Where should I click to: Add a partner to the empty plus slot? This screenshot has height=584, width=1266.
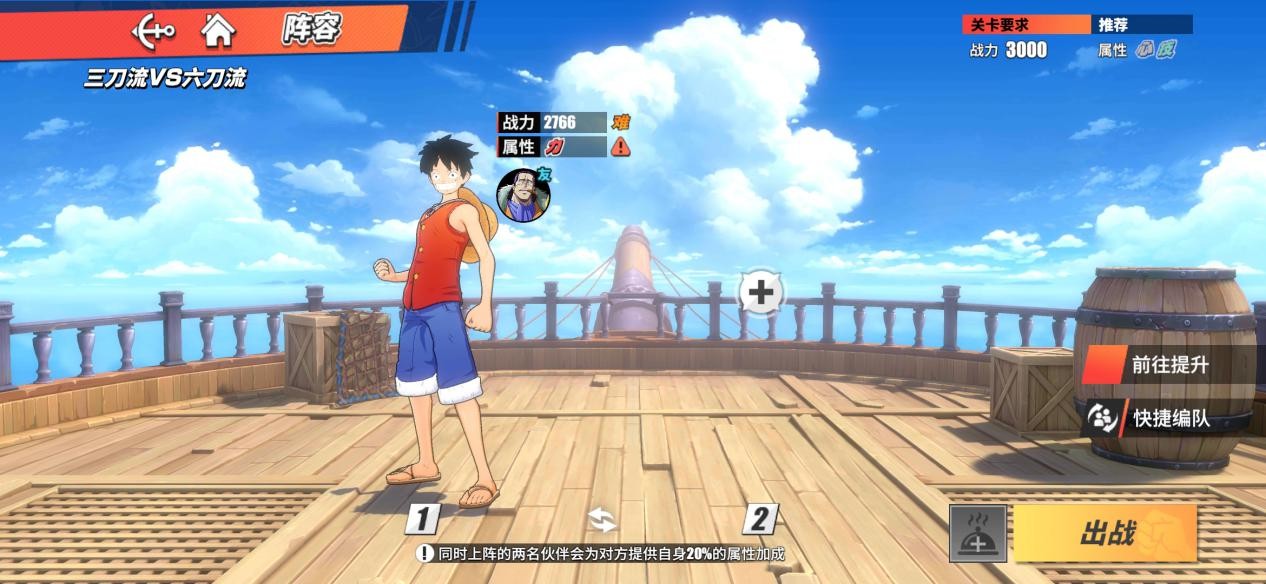[x=761, y=293]
